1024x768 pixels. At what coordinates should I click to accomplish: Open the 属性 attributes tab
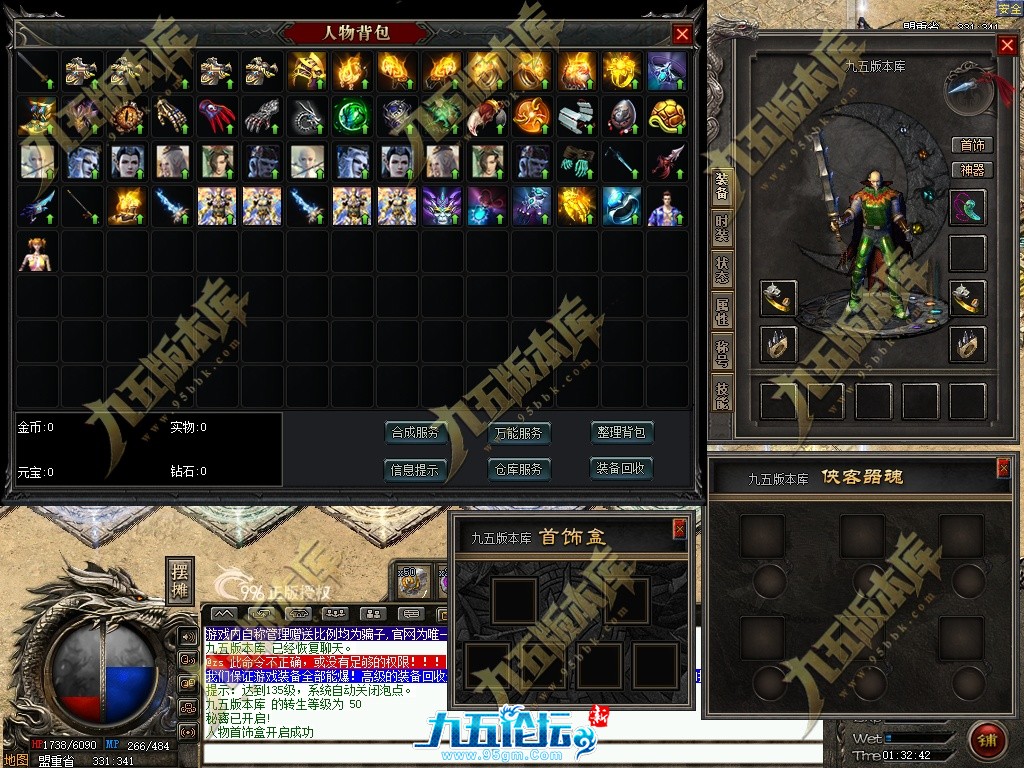(721, 312)
